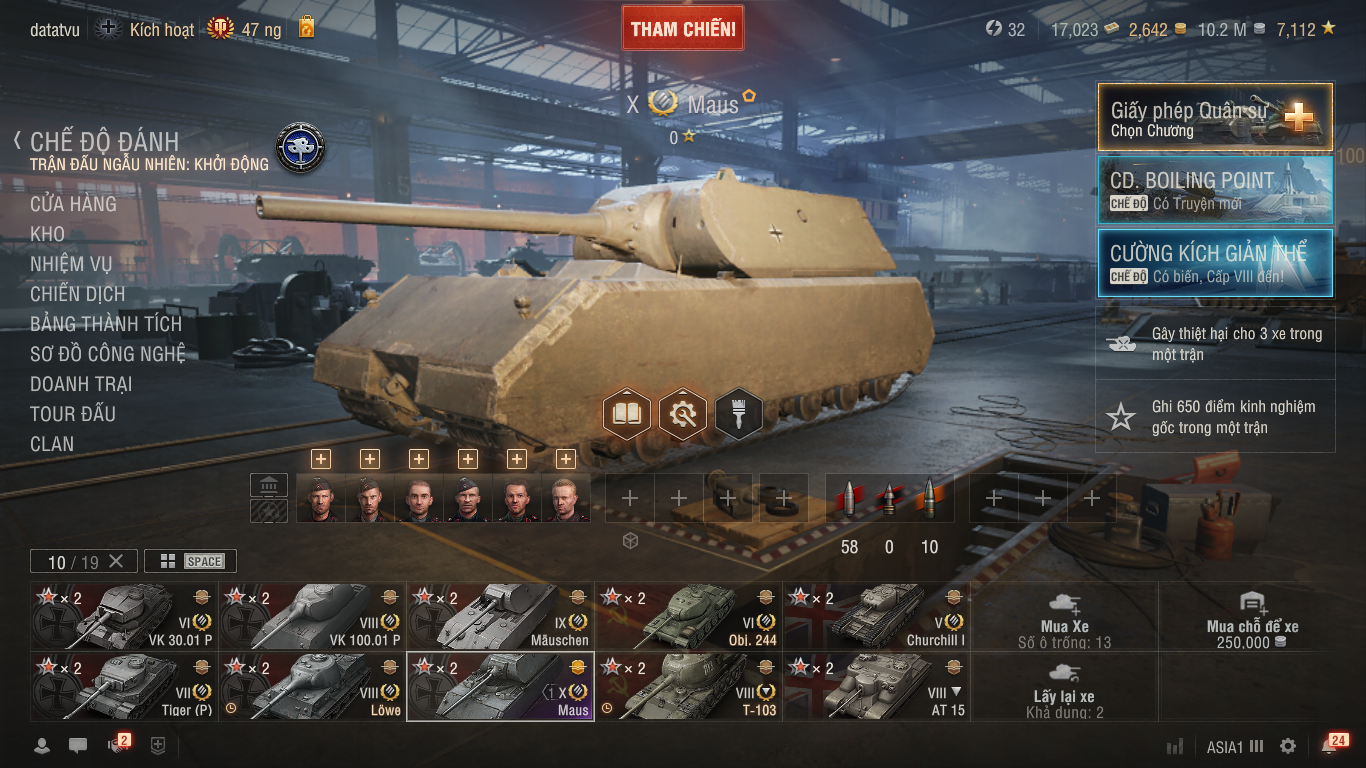The height and width of the screenshot is (768, 1366).
Task: Select the Mäuschen tank card
Action: tap(500, 616)
